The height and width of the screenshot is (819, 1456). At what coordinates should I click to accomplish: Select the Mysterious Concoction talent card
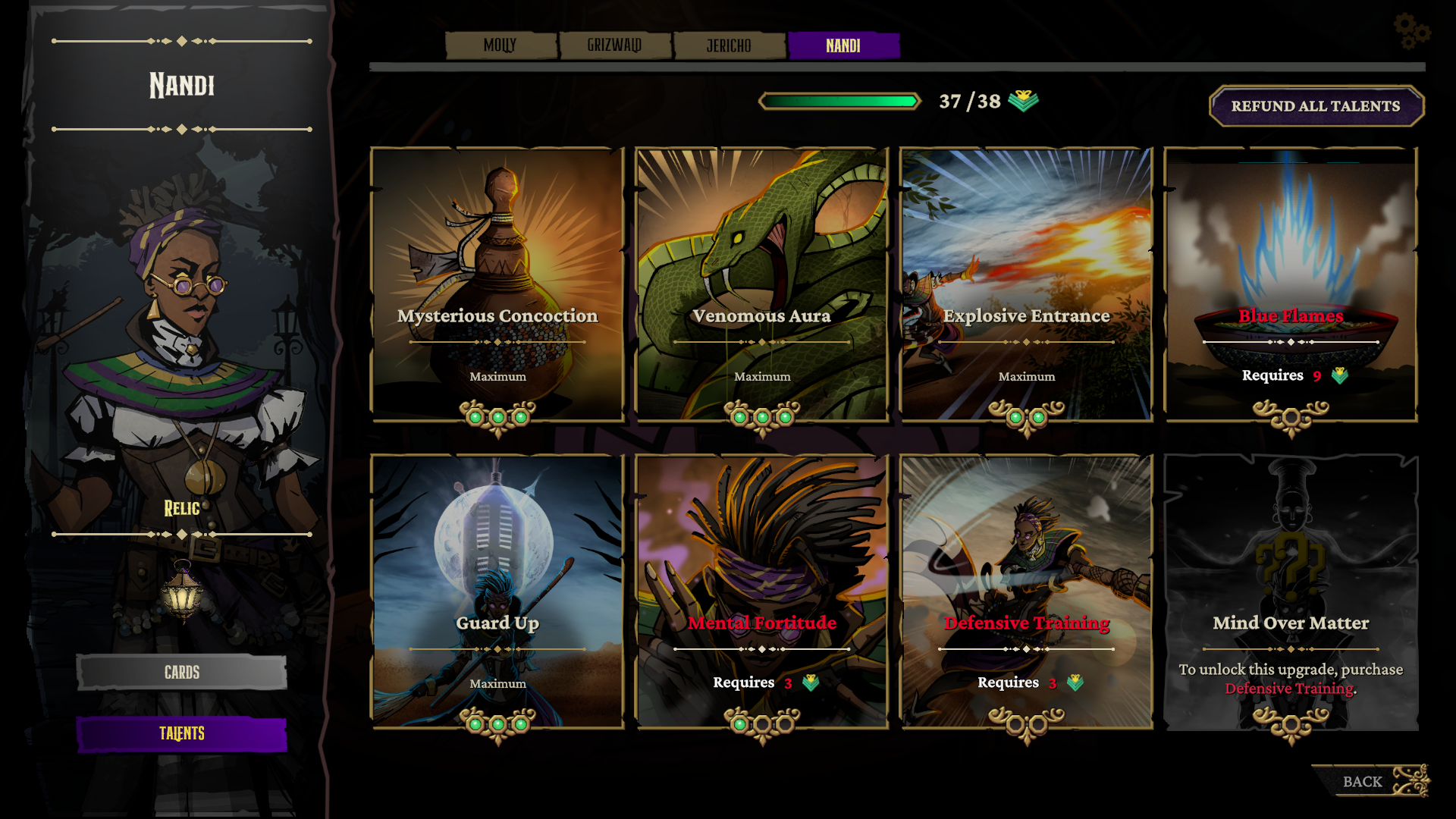click(x=497, y=284)
